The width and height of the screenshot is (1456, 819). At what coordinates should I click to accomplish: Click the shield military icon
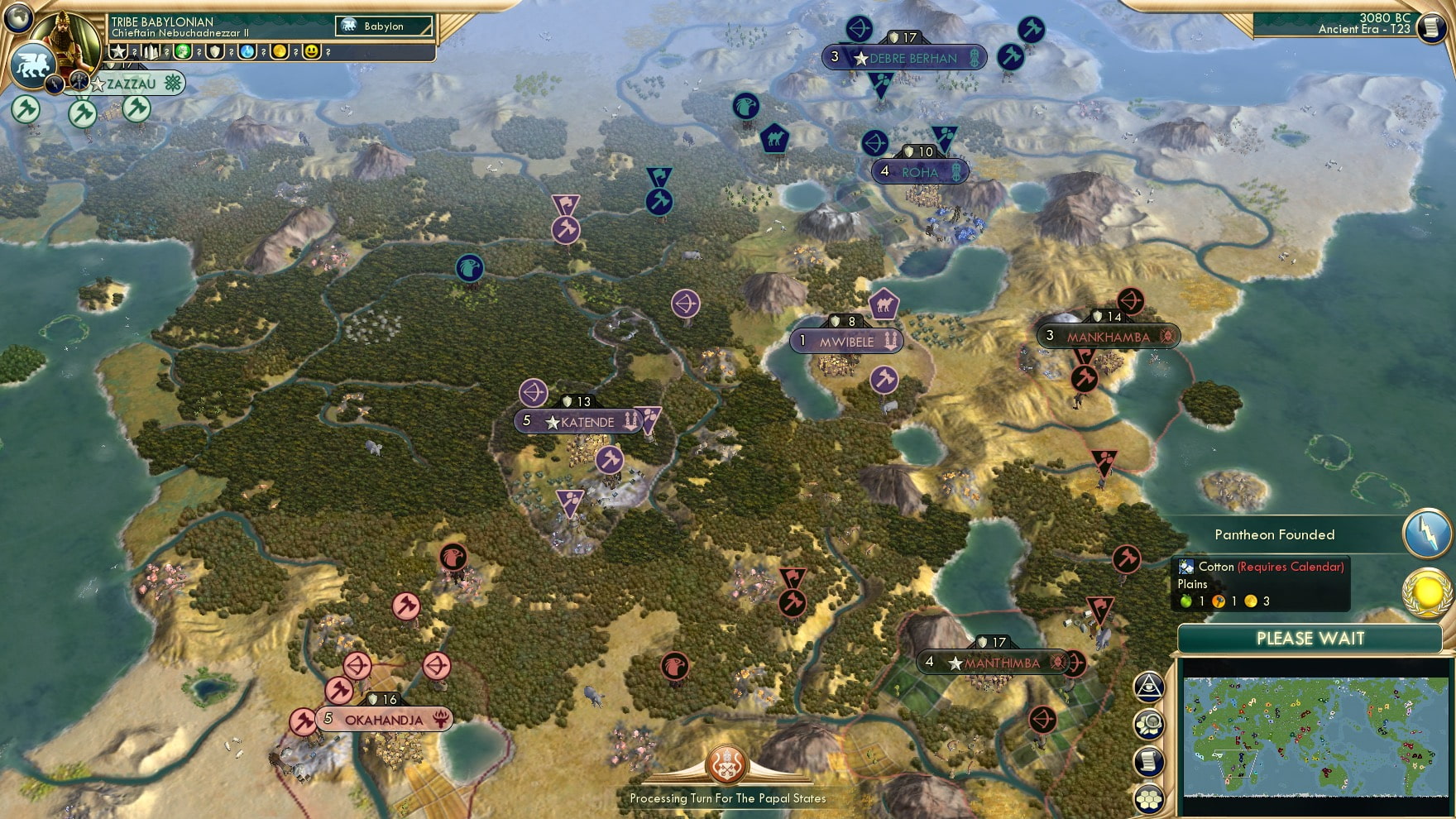point(215,52)
